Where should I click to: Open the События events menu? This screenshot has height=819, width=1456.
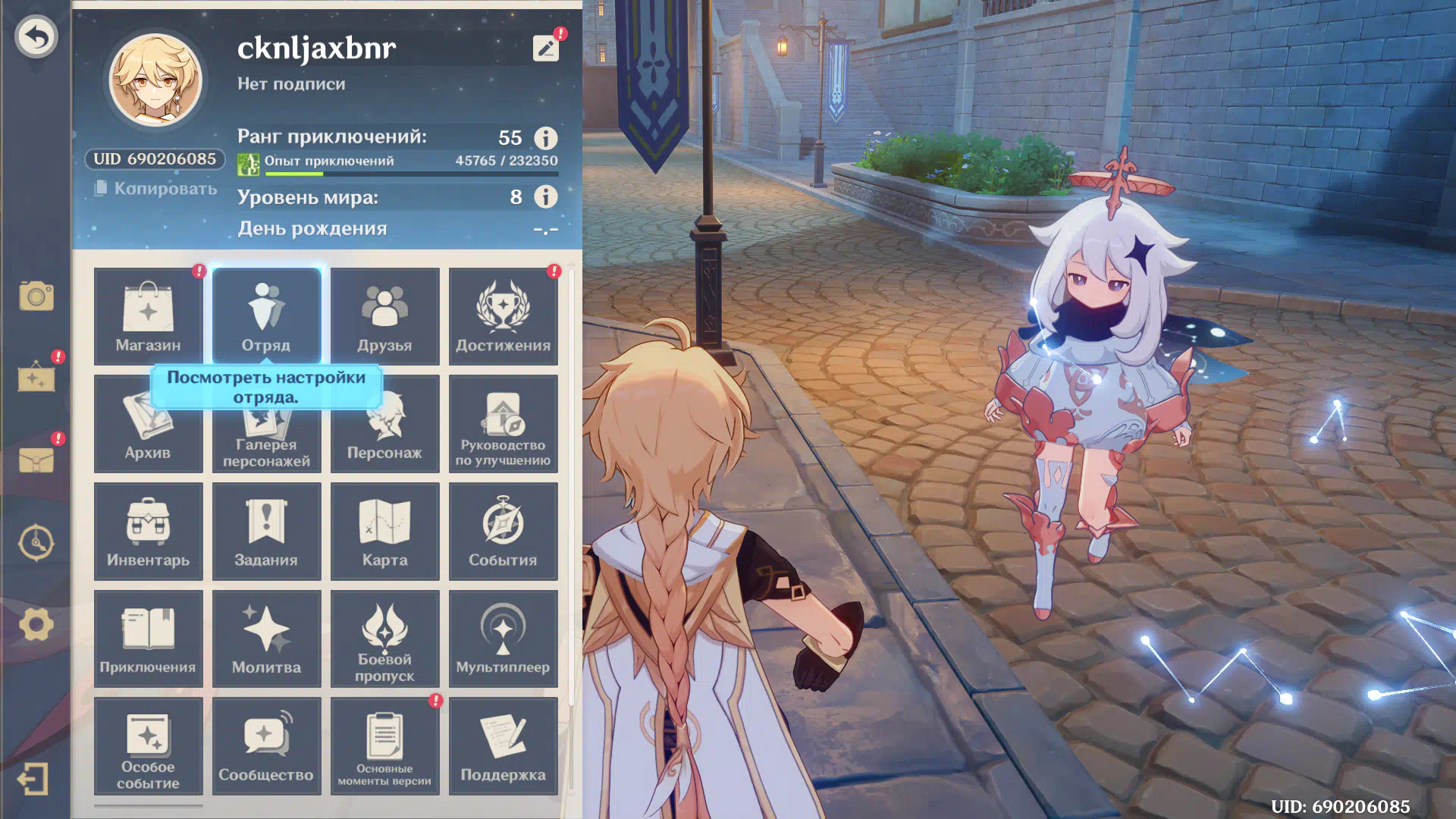point(503,532)
